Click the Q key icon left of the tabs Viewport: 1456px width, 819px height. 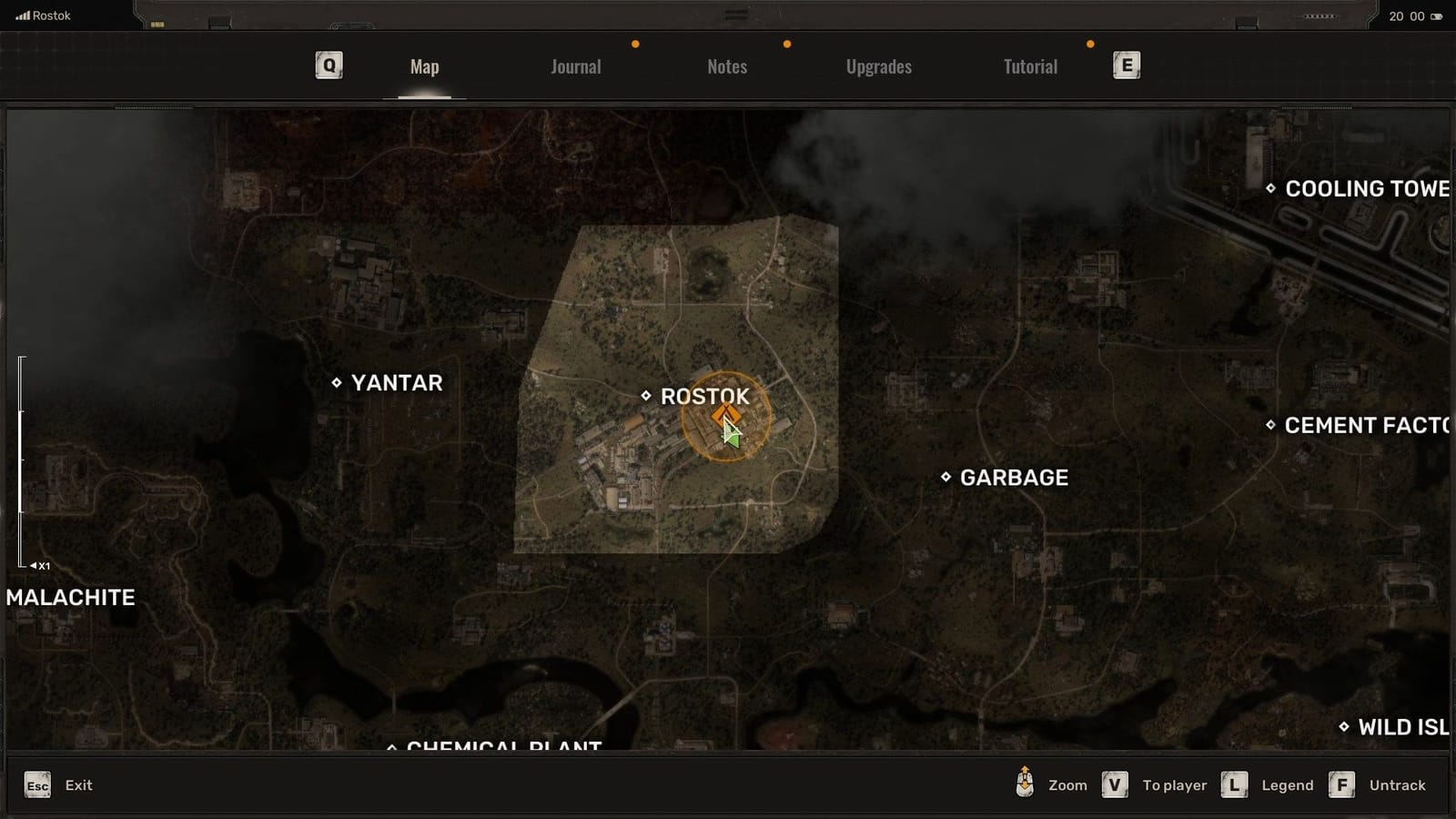click(x=328, y=65)
